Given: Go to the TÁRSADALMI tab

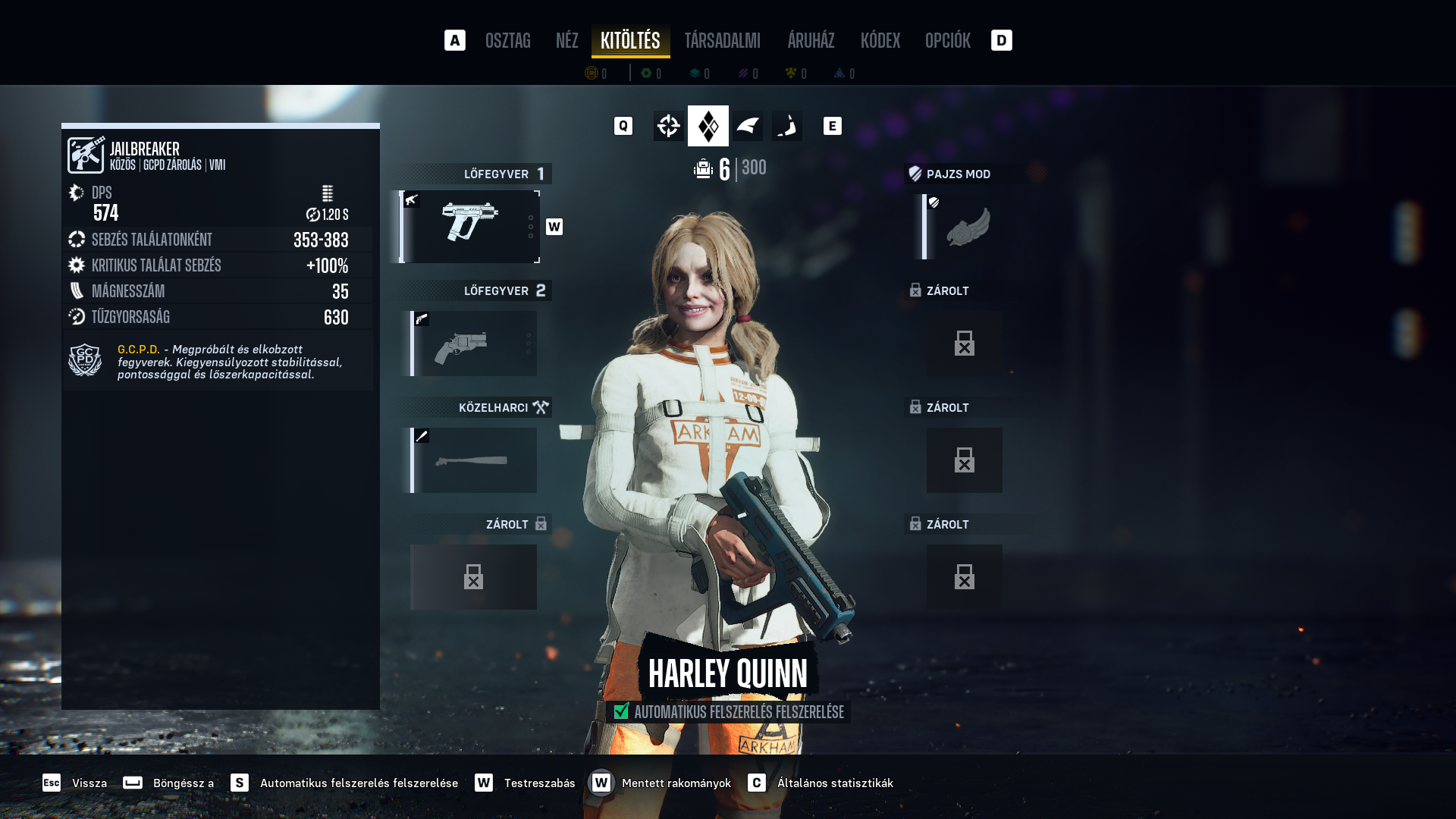Looking at the screenshot, I should click(x=722, y=41).
